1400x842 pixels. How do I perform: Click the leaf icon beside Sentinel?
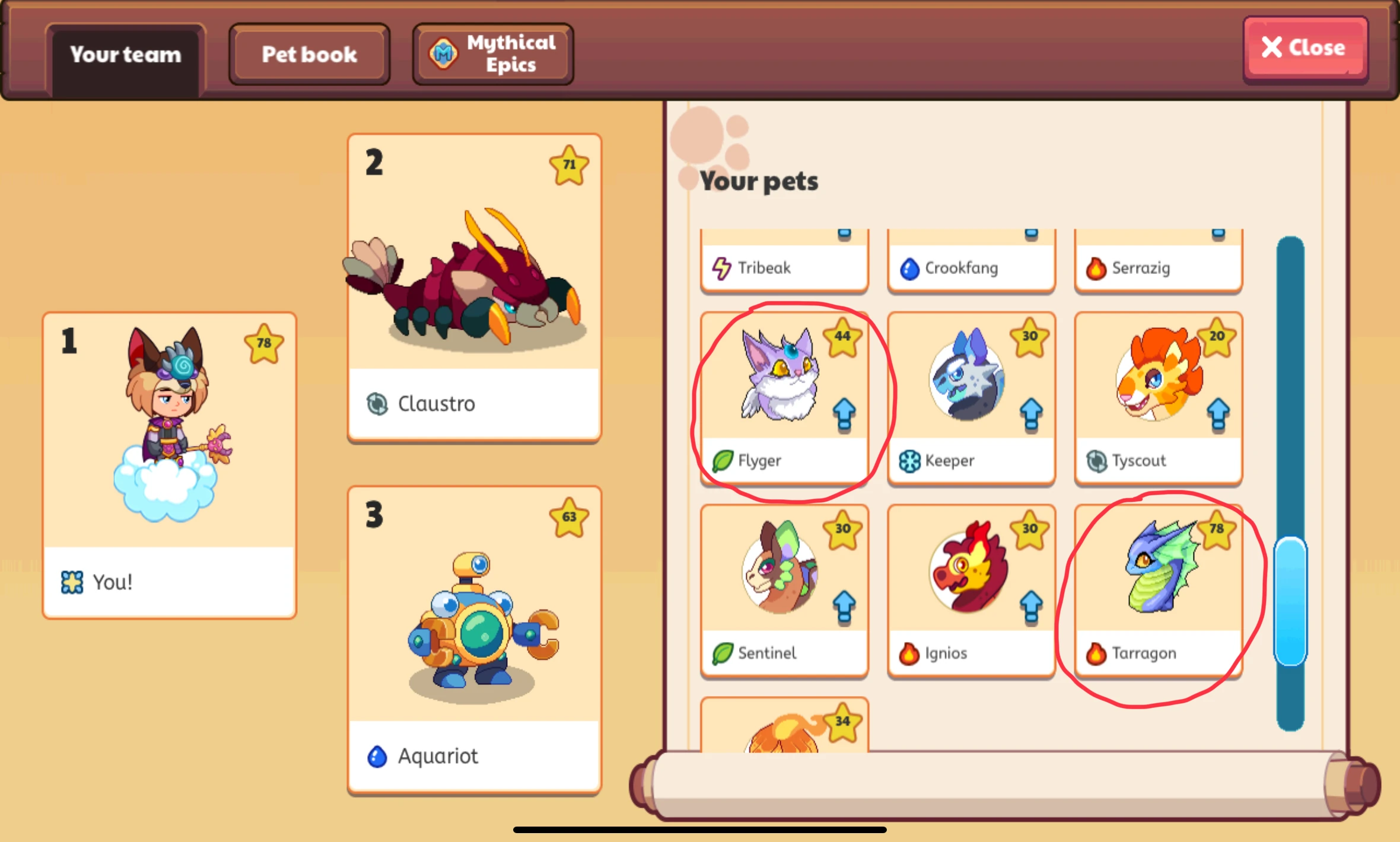720,653
